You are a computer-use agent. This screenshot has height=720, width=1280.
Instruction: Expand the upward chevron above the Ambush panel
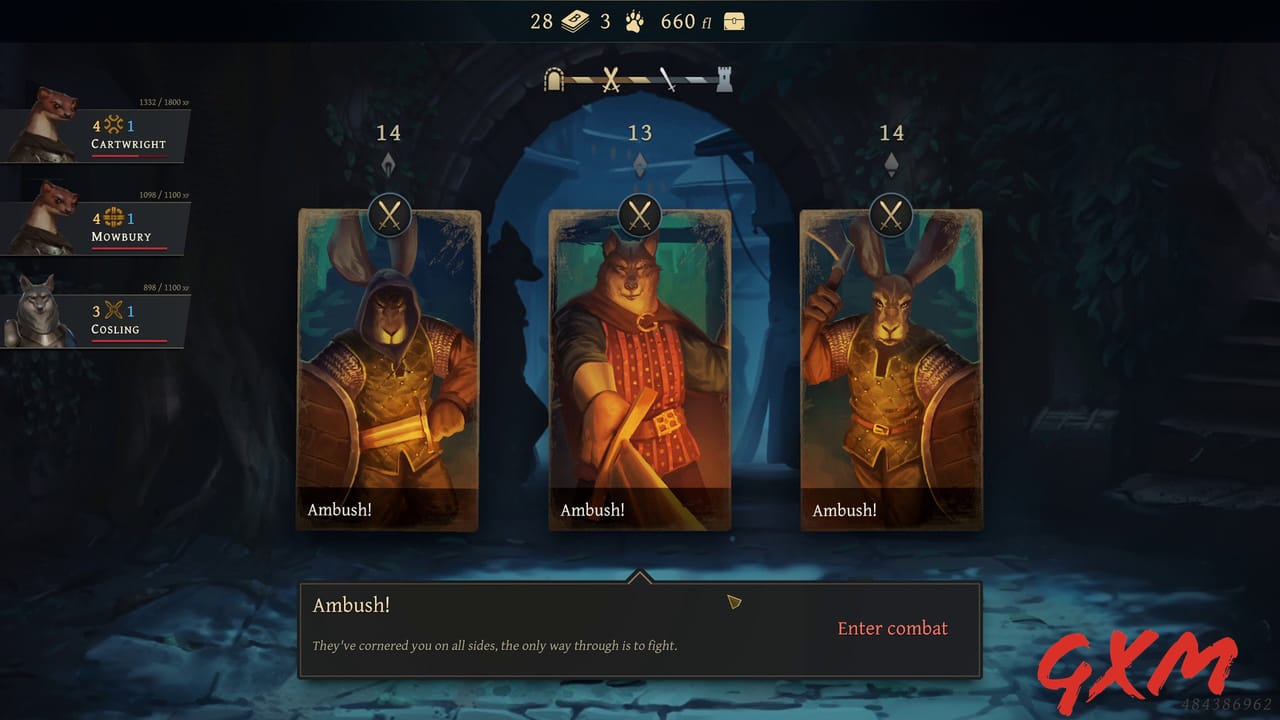tap(640, 576)
